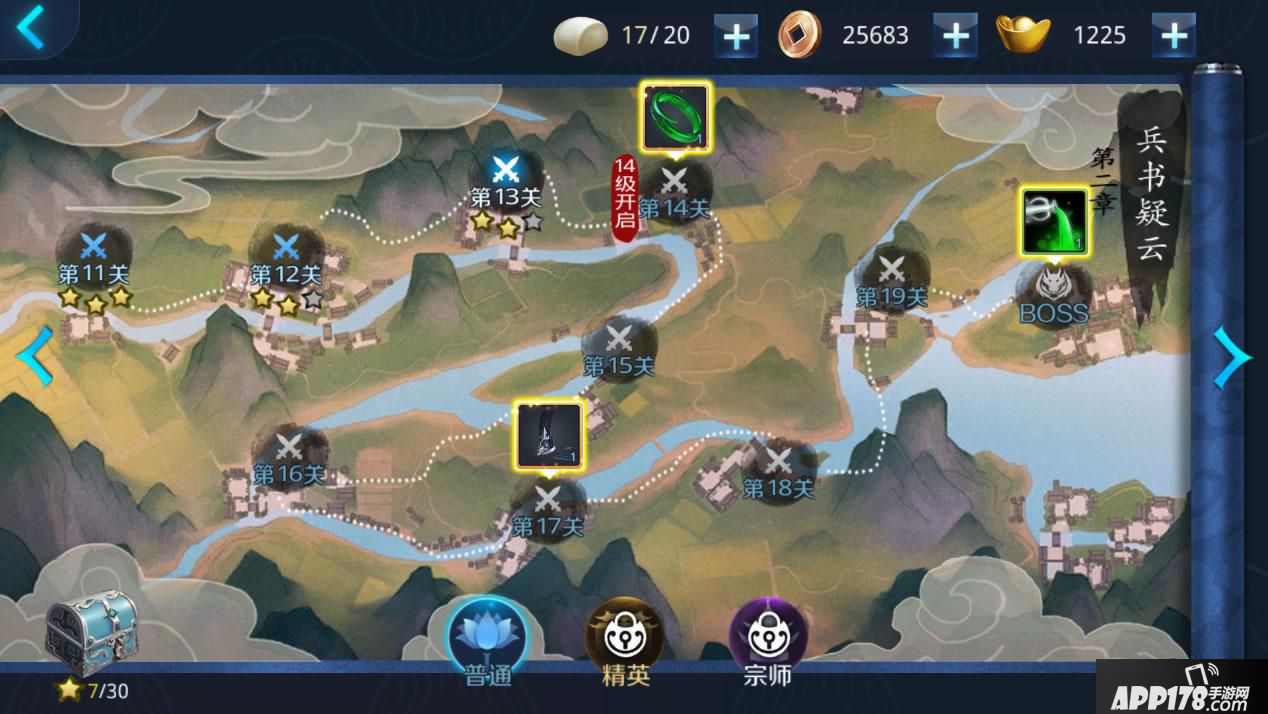Image resolution: width=1268 pixels, height=714 pixels.
Task: Open stage 第19关
Action: point(892,271)
